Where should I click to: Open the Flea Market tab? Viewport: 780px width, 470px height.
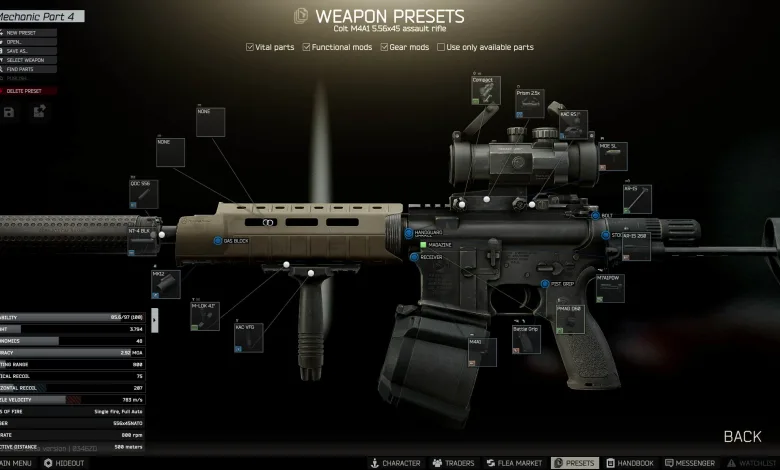point(514,464)
